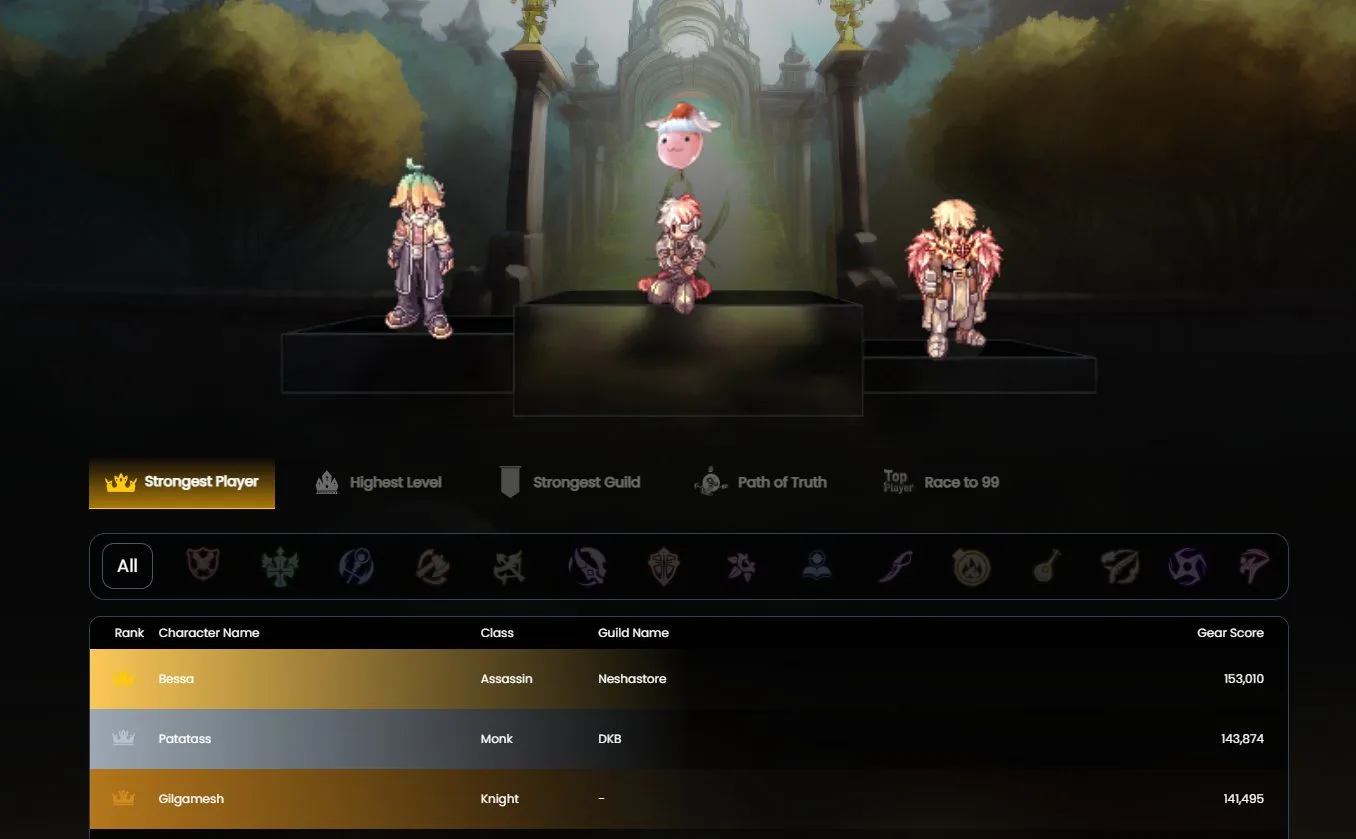Filter by the flame circle class icon

[x=970, y=566]
